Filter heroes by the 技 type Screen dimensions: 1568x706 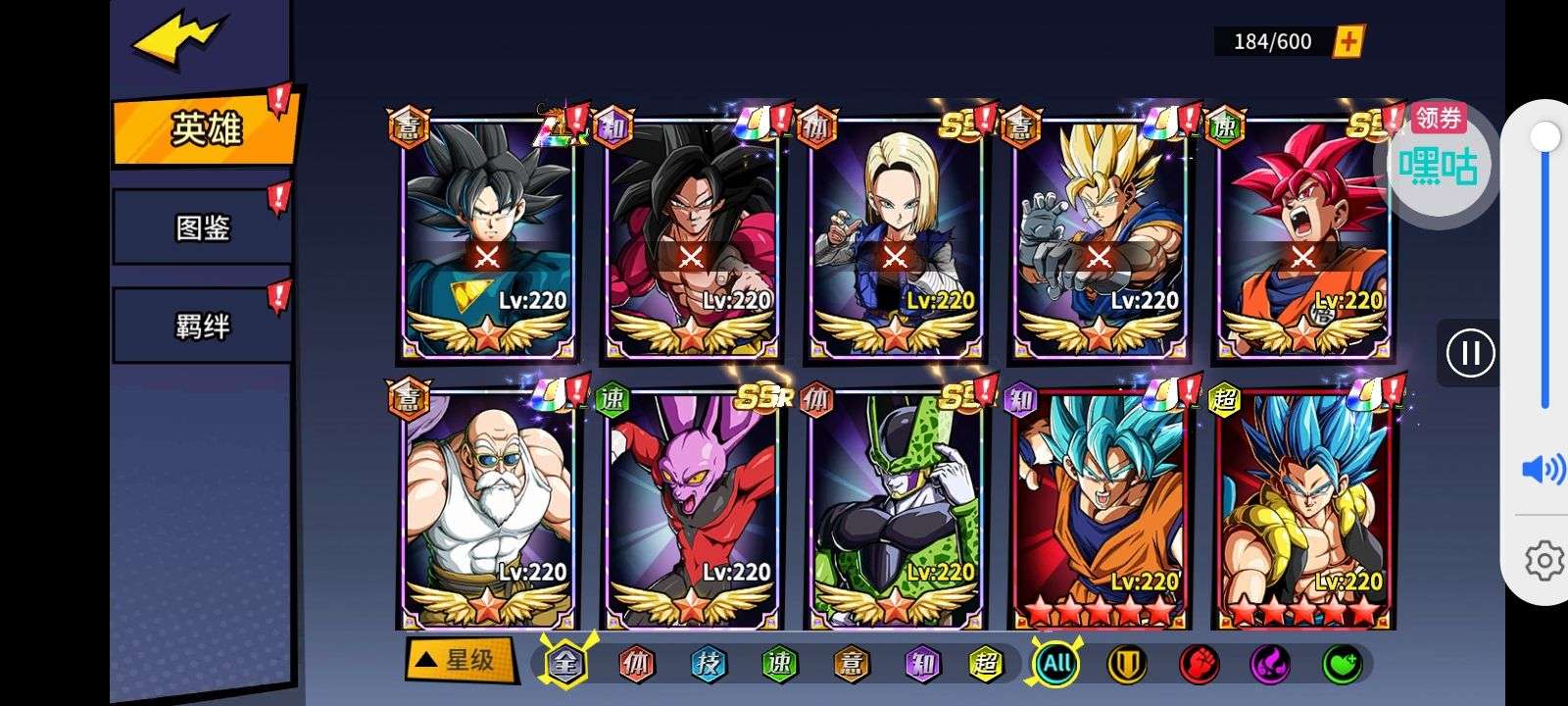pyautogui.click(x=707, y=665)
